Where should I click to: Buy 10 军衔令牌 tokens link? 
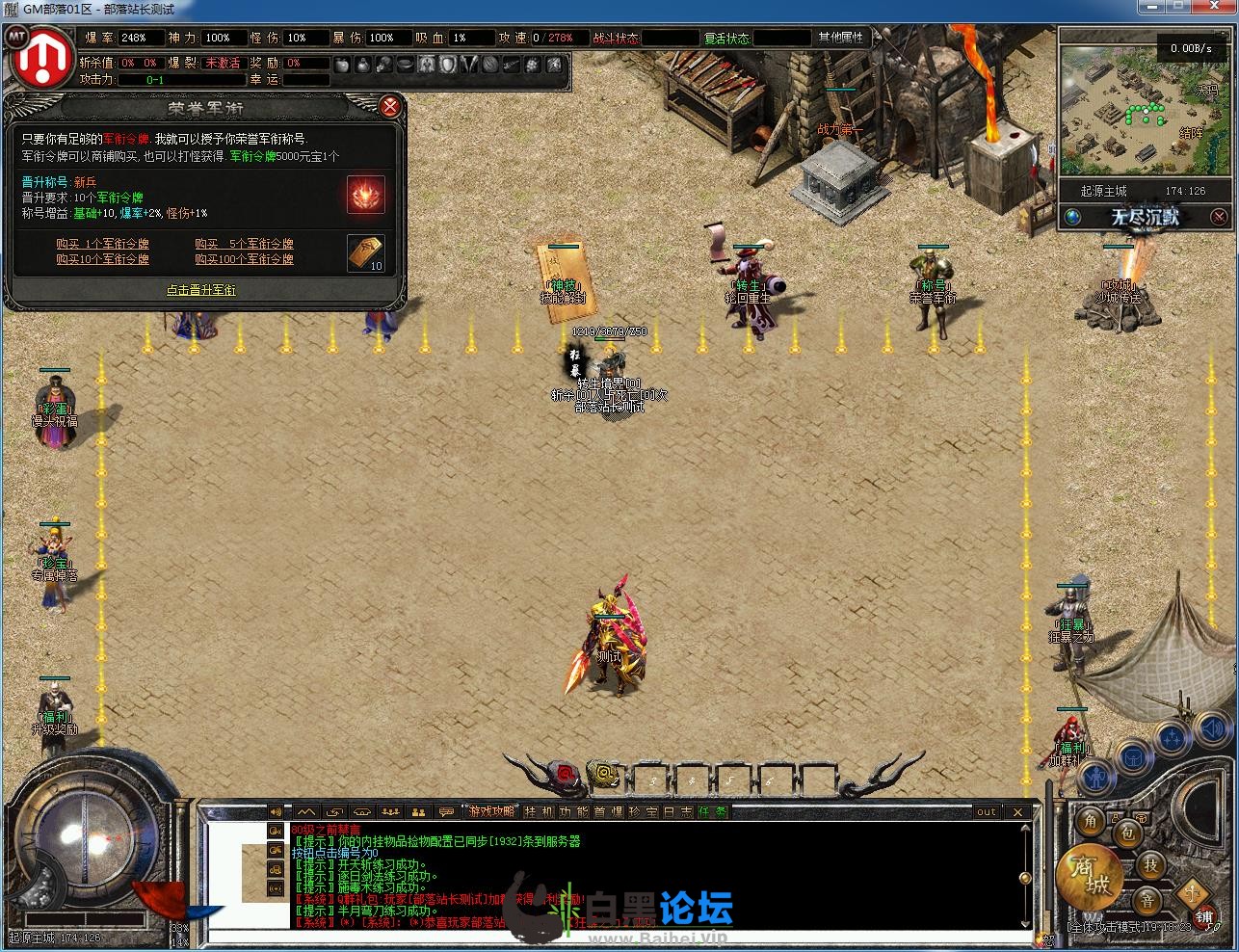(102, 259)
